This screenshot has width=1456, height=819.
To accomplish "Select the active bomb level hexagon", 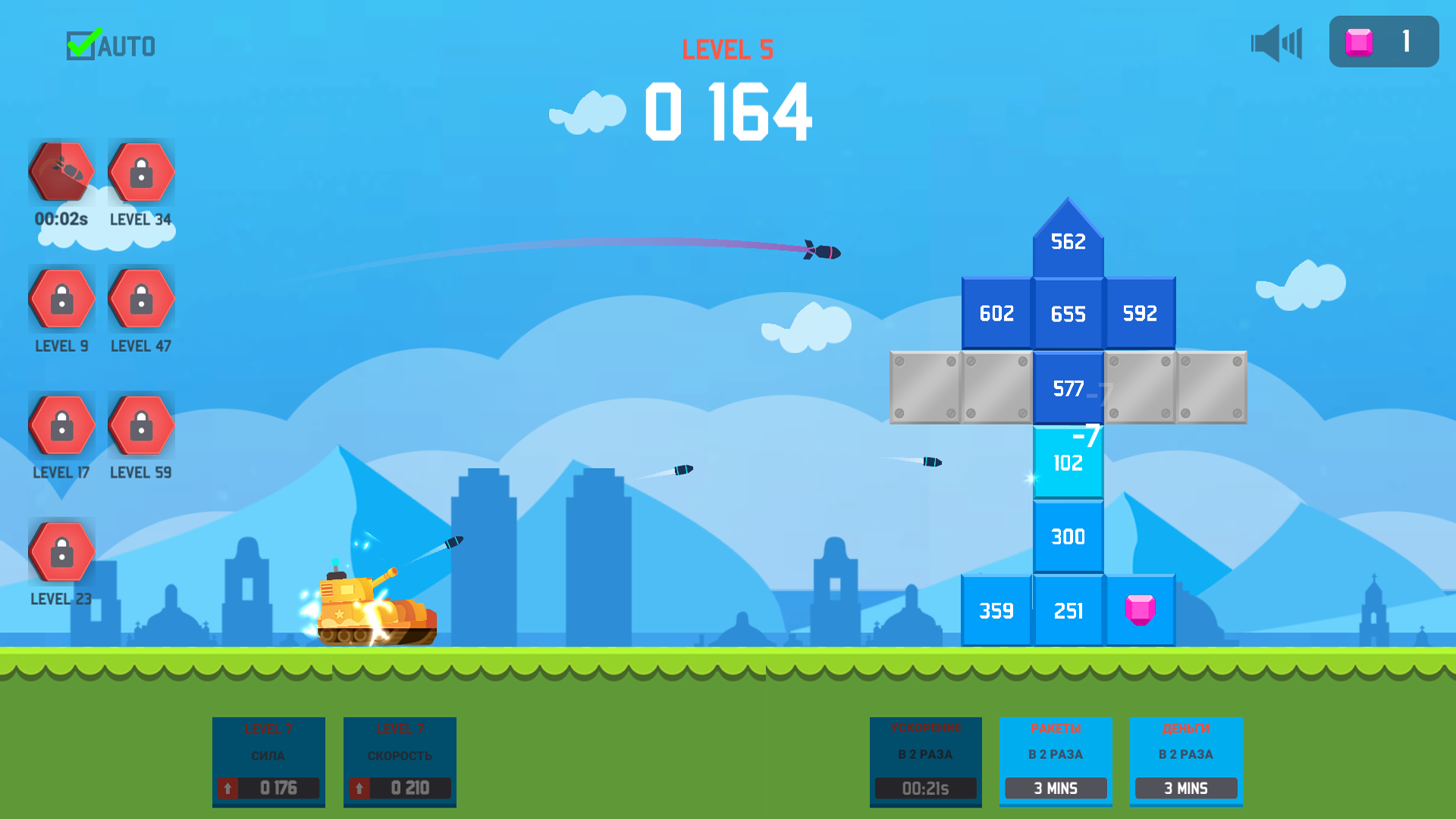I will [x=61, y=172].
